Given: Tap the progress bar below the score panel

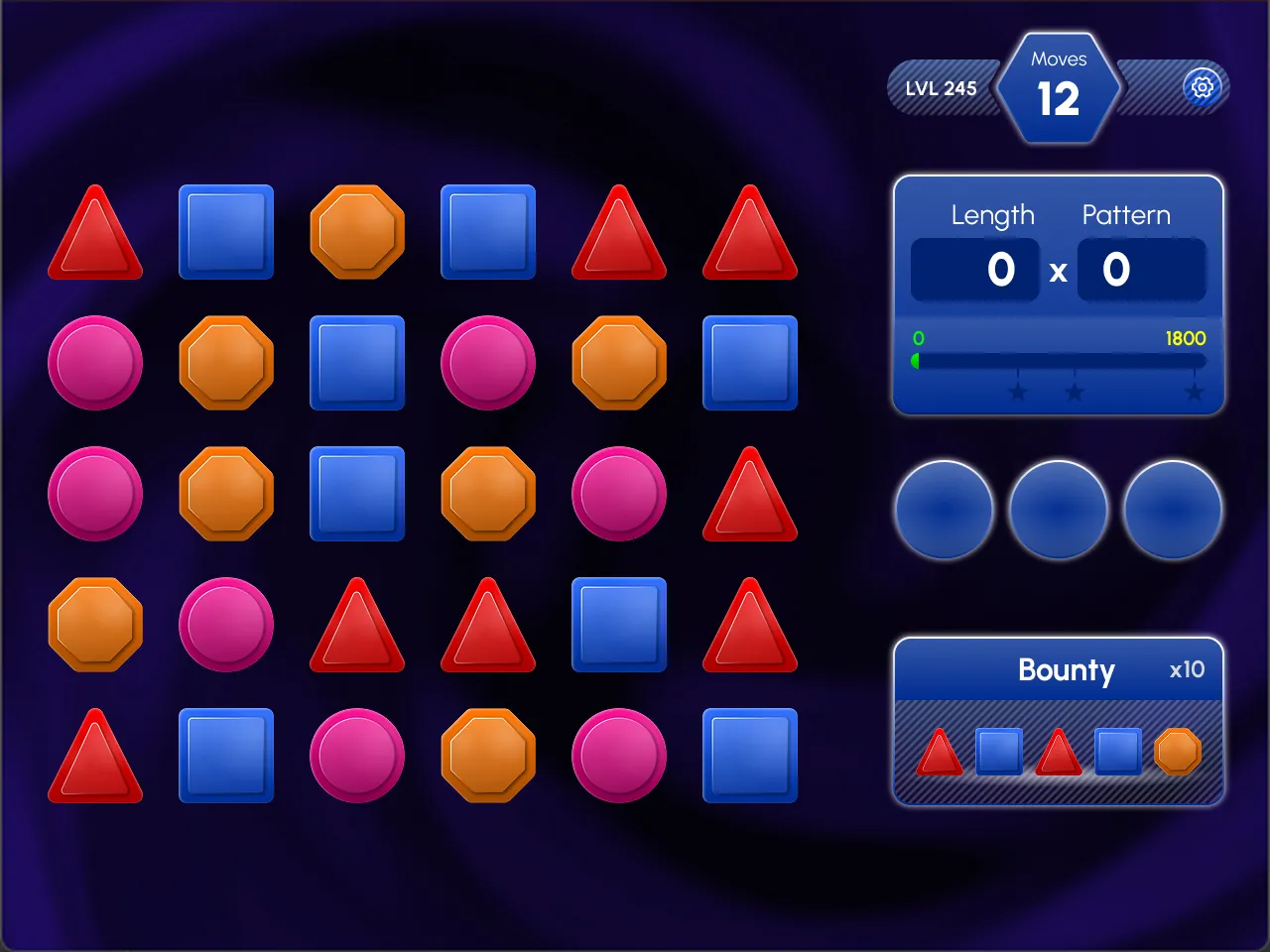Looking at the screenshot, I should pyautogui.click(x=1058, y=359).
